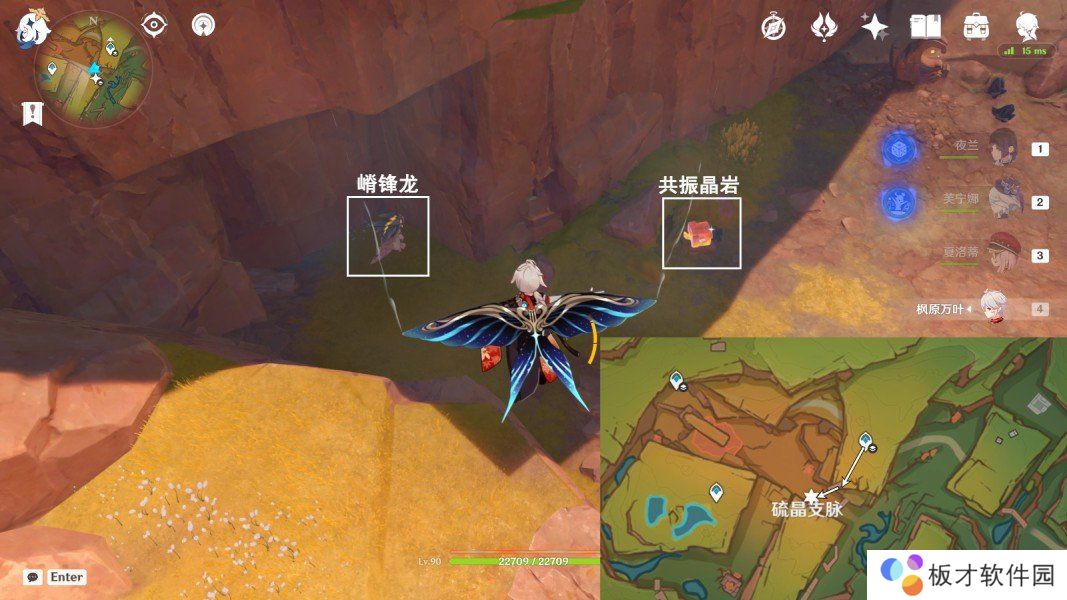The height and width of the screenshot is (600, 1067).
Task: Select the teleport waypoint above the blue ponds
Action: pos(716,491)
